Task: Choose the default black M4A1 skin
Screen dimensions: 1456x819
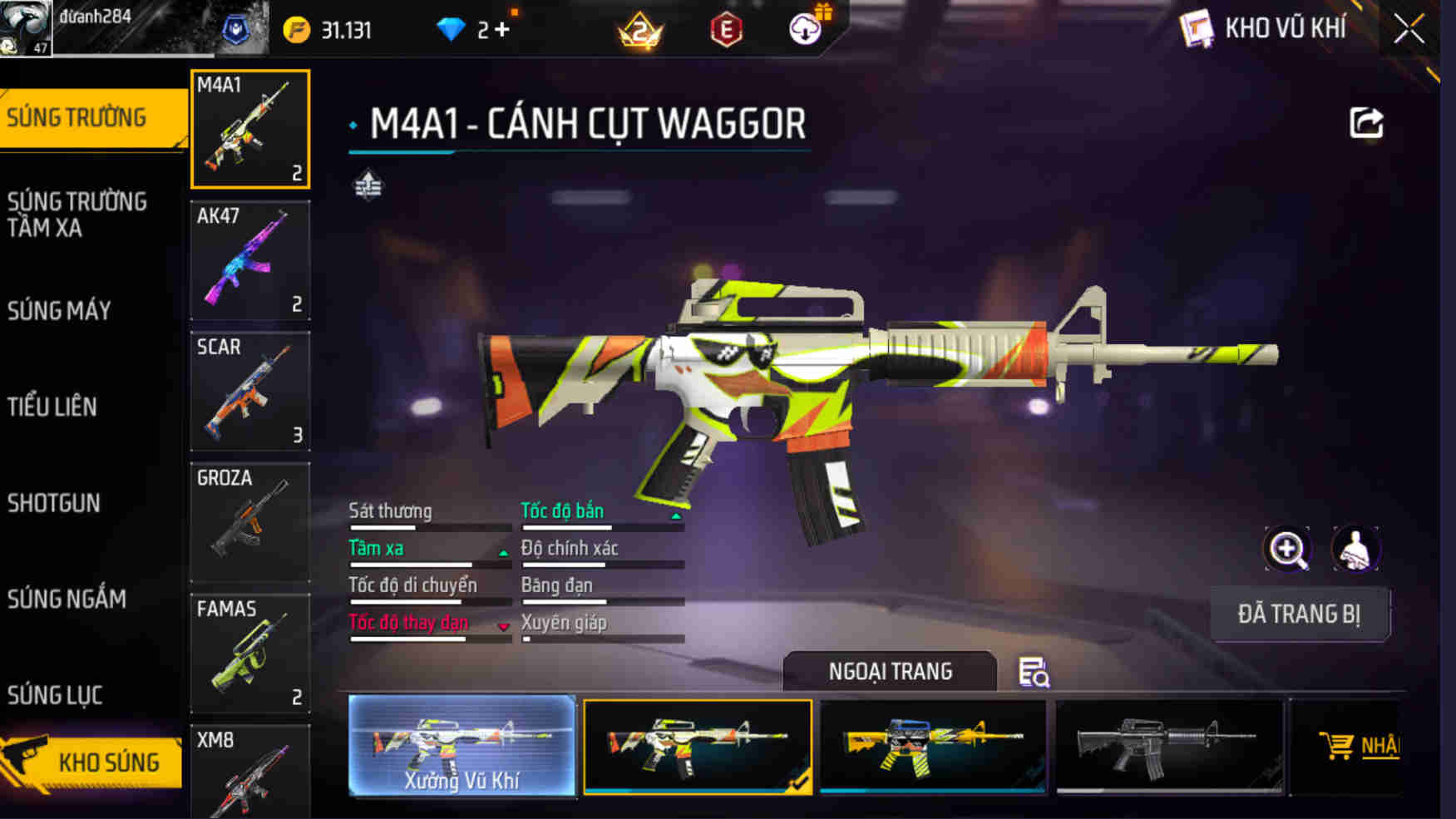Action: click(x=1169, y=746)
